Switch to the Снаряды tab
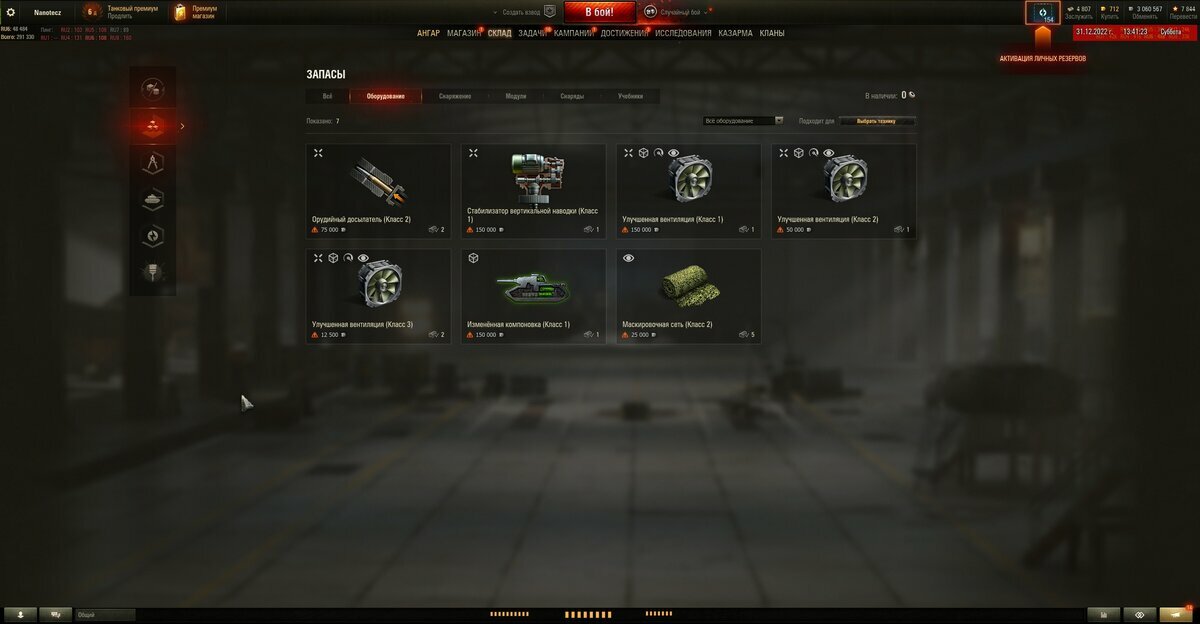Viewport: 1200px width, 624px height. pos(572,96)
